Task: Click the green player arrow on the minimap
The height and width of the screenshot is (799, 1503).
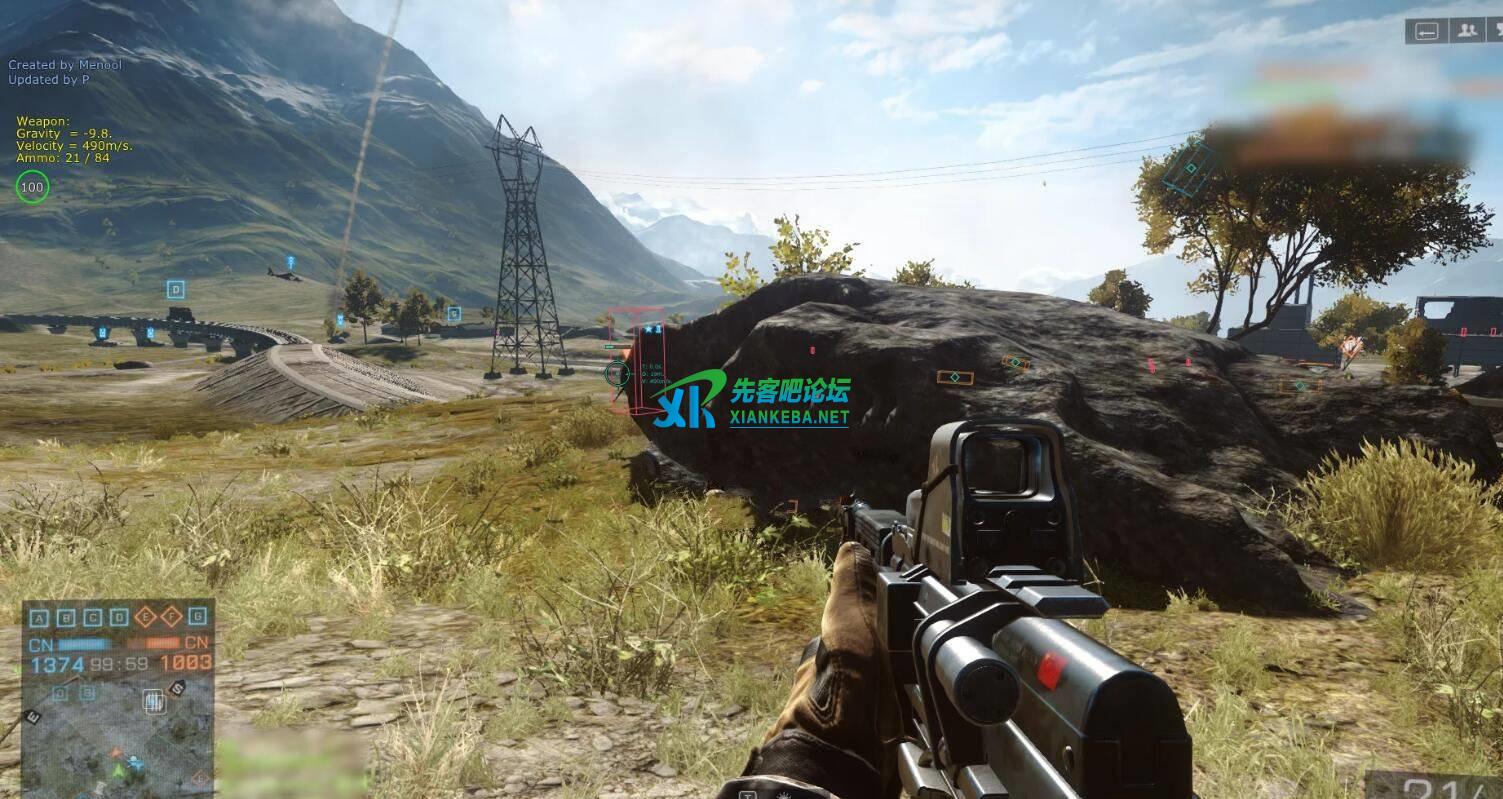Action: [x=118, y=771]
